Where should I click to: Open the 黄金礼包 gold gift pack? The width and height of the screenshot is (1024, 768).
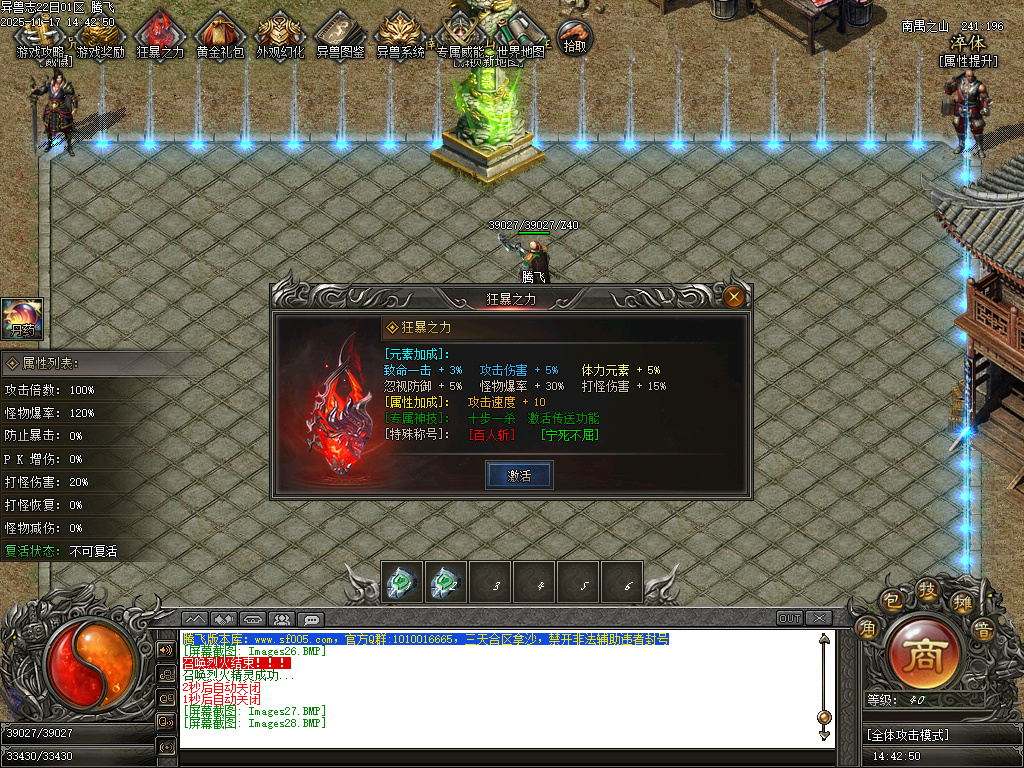[220, 36]
